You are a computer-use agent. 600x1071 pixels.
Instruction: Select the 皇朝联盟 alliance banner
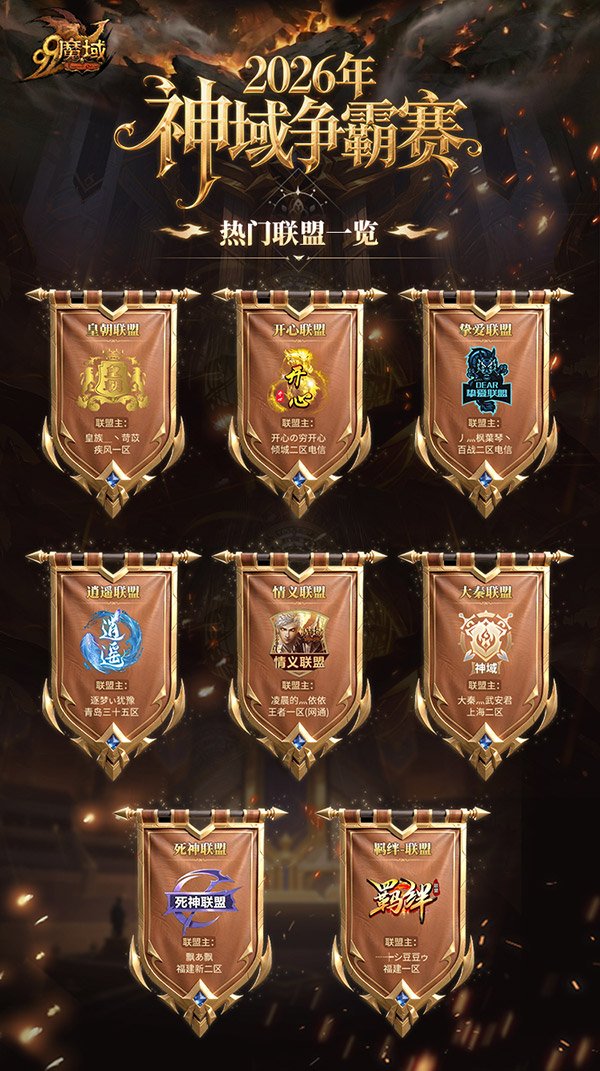pos(113,390)
